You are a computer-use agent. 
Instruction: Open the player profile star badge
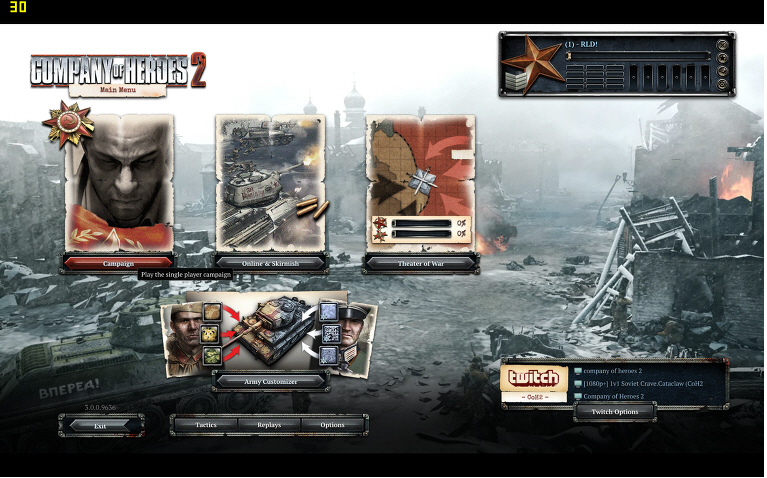tap(530, 64)
